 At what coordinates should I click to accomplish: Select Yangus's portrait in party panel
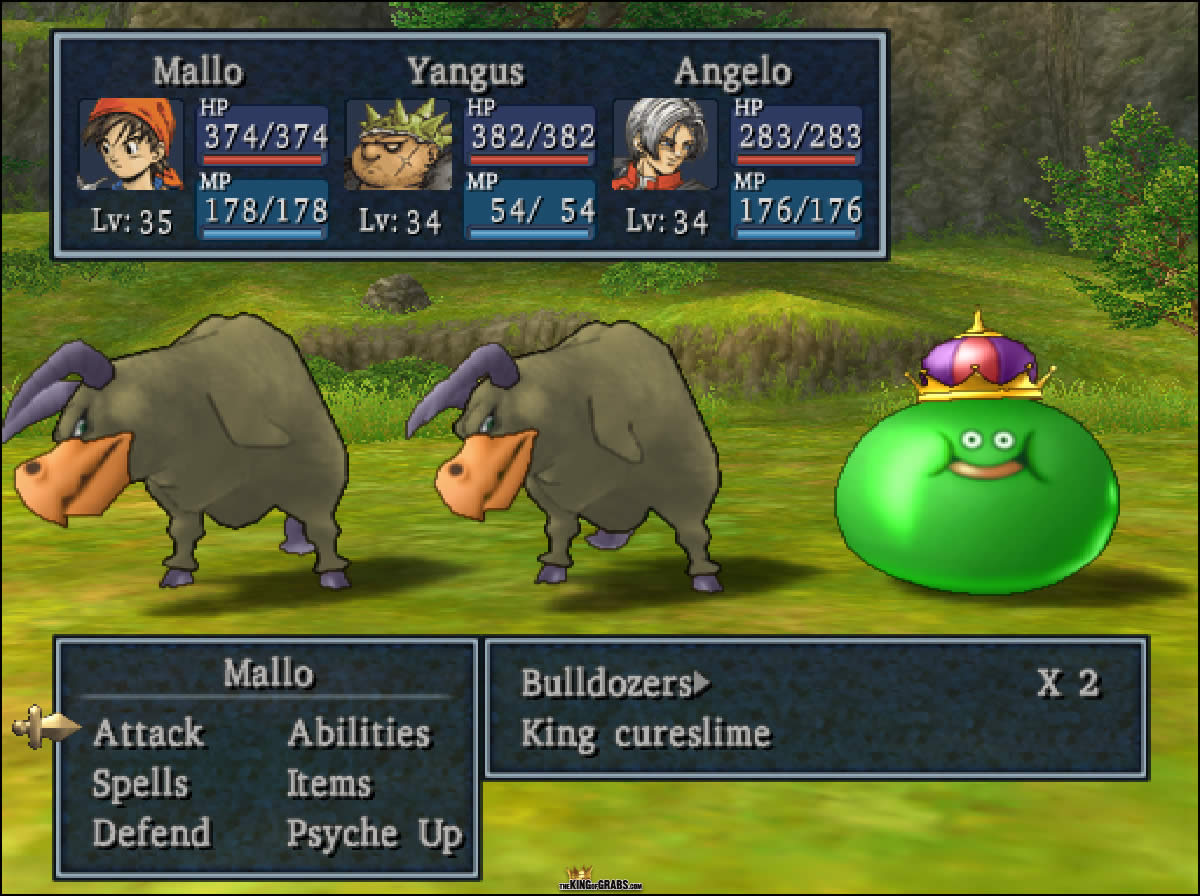point(398,145)
